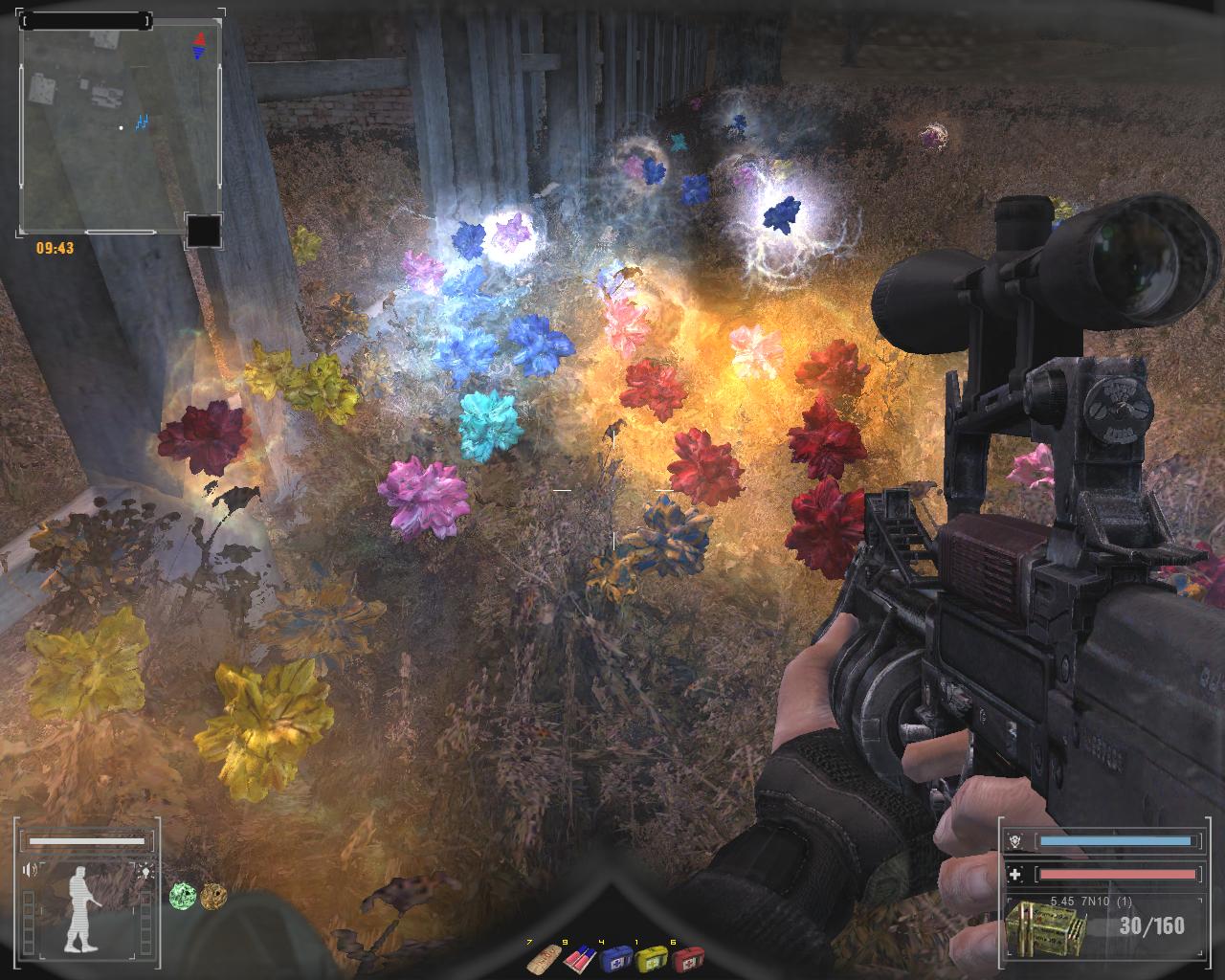Screen dimensions: 1225x980
Task: Click the light bulb visibility icon
Action: coord(145,870)
